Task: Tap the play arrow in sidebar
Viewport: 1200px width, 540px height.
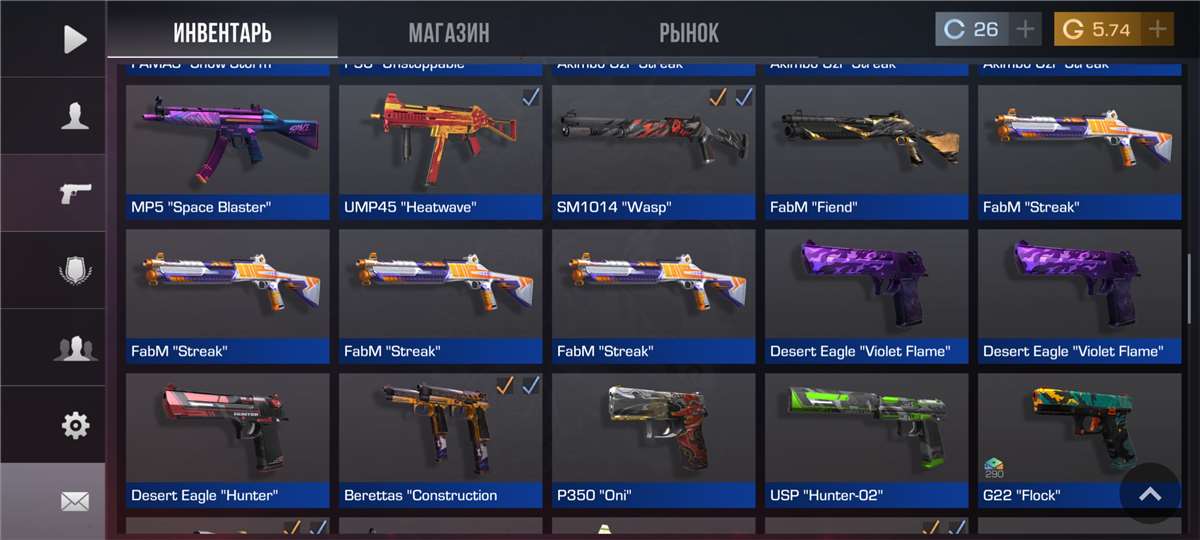Action: point(75,39)
